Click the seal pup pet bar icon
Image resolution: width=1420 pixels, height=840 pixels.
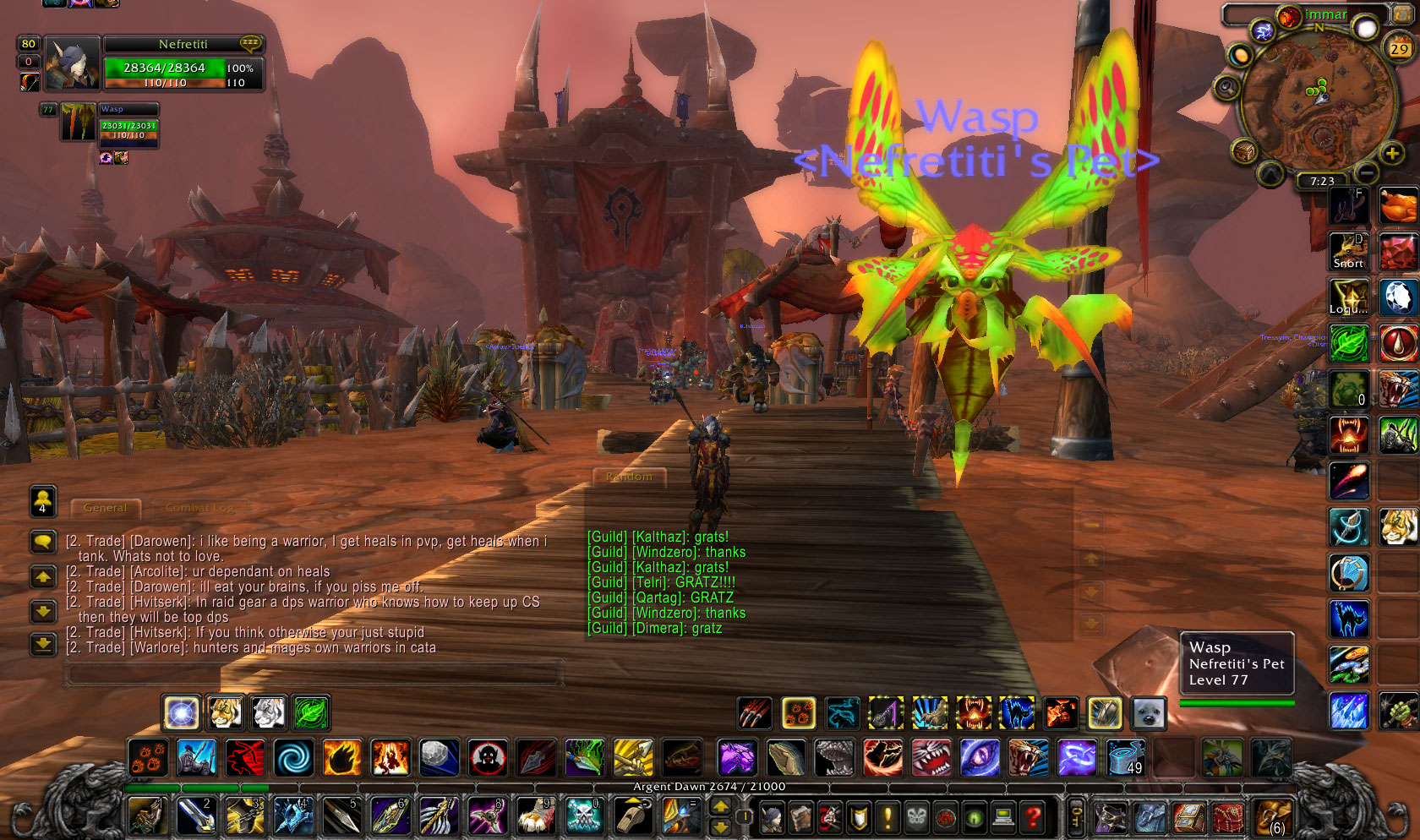tap(1150, 714)
